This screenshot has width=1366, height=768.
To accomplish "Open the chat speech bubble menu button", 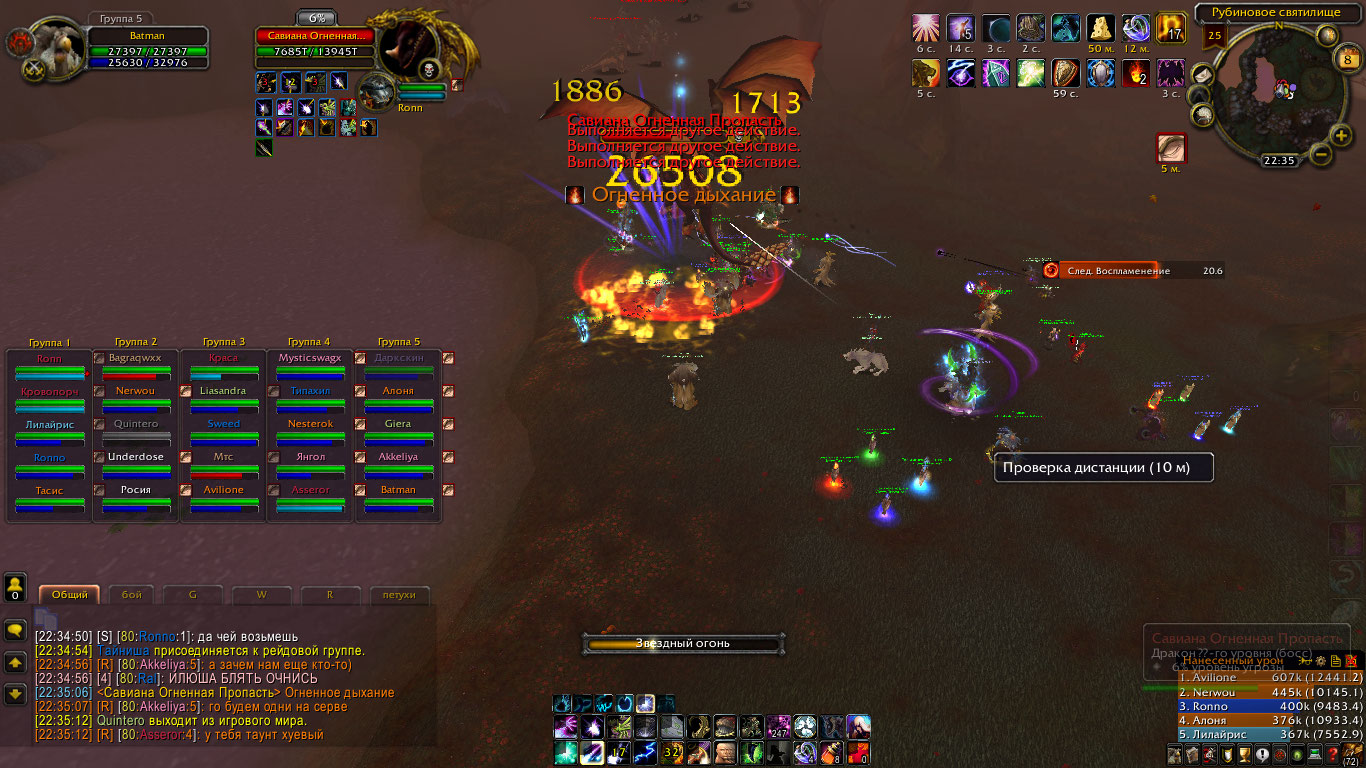I will [x=15, y=630].
